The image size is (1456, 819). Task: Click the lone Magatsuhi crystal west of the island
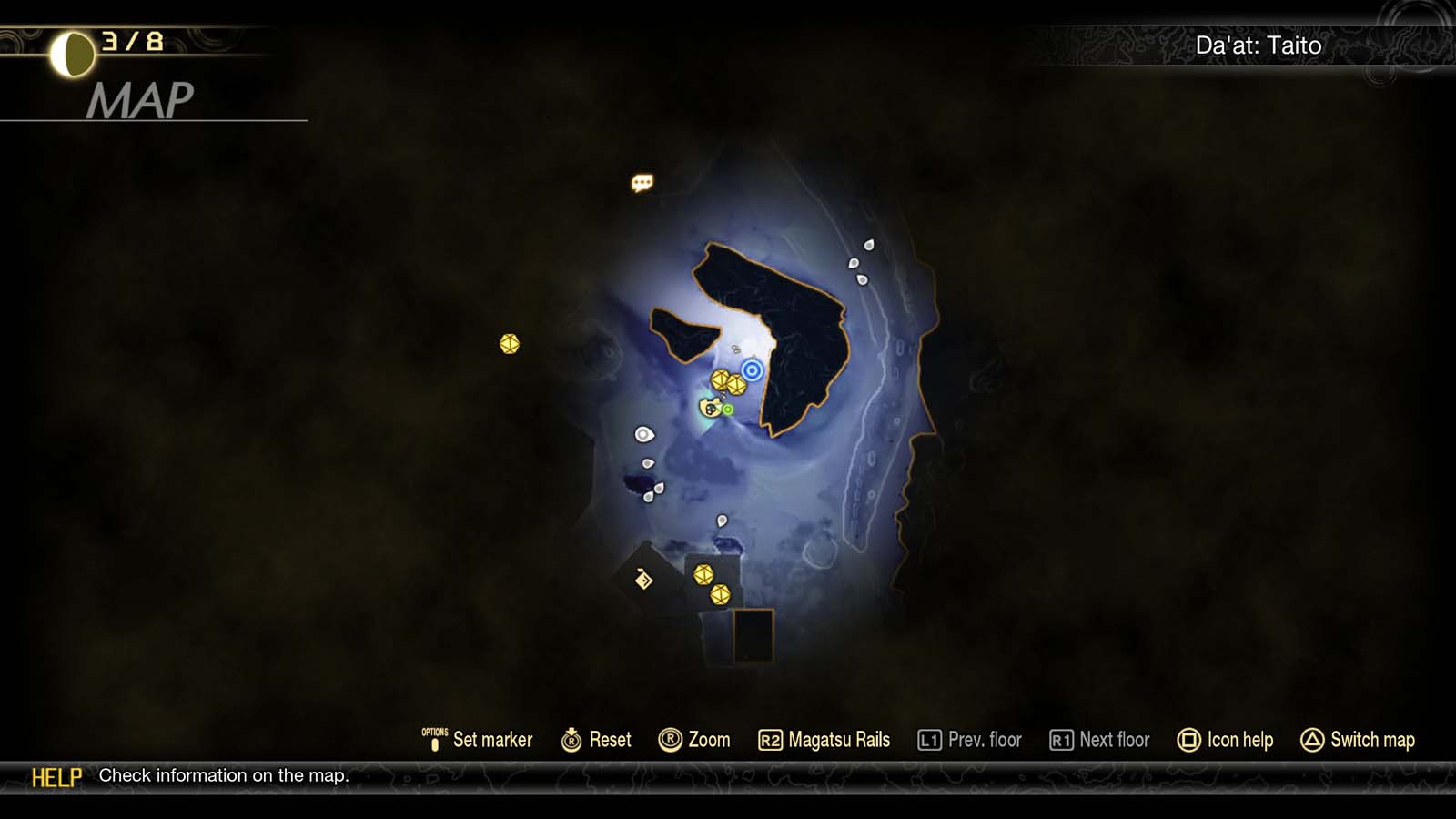click(508, 345)
